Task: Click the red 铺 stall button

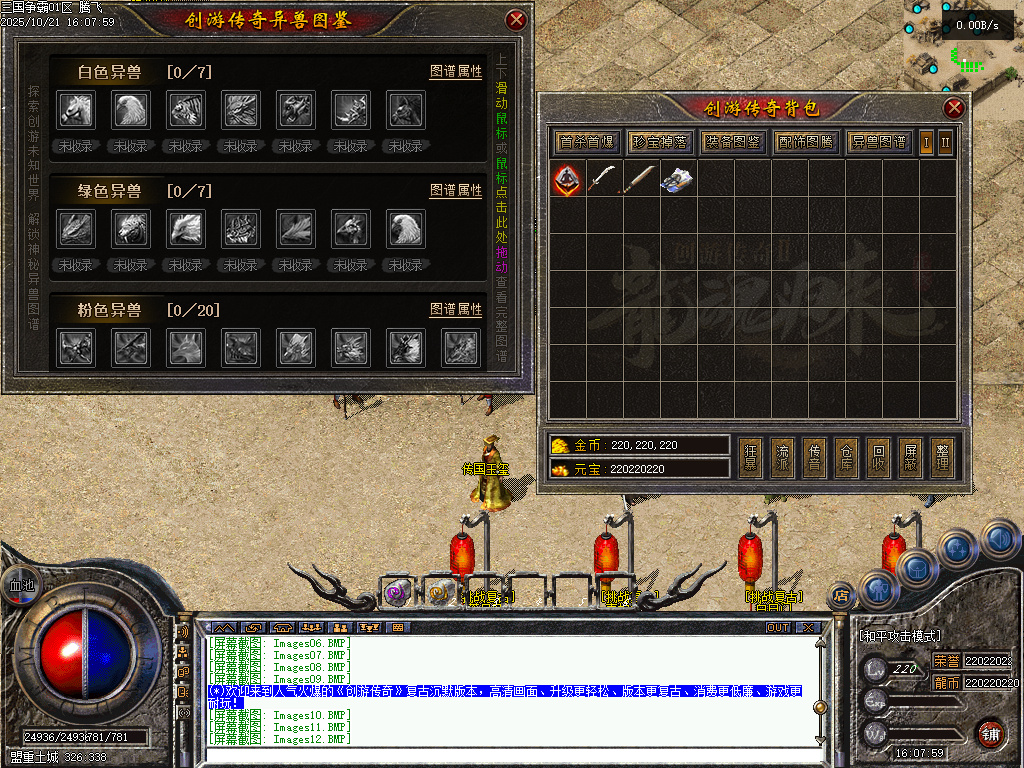Action: click(990, 733)
